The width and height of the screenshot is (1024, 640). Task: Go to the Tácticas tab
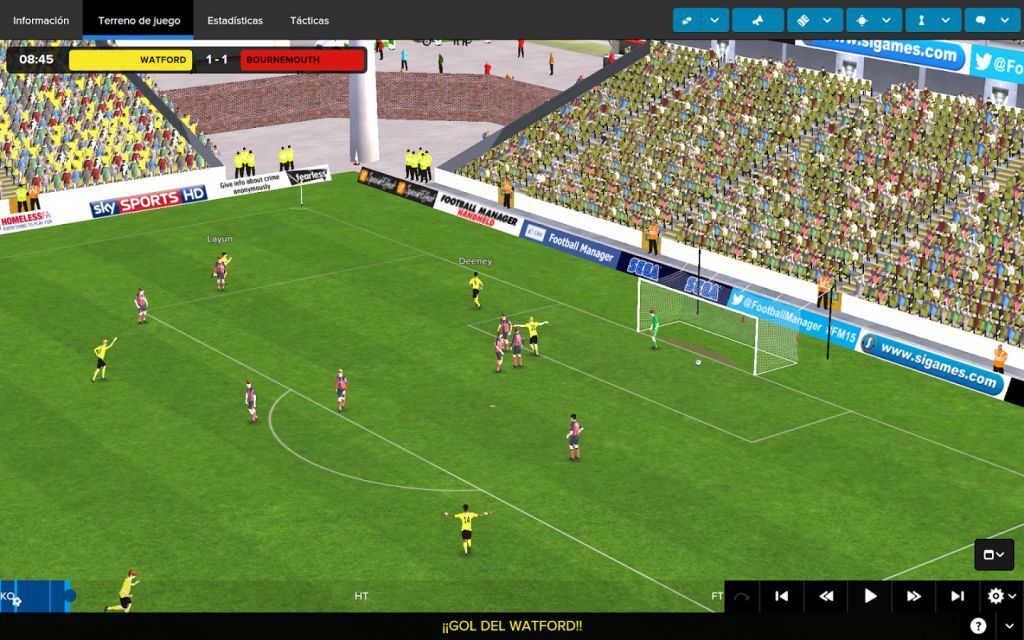(309, 20)
